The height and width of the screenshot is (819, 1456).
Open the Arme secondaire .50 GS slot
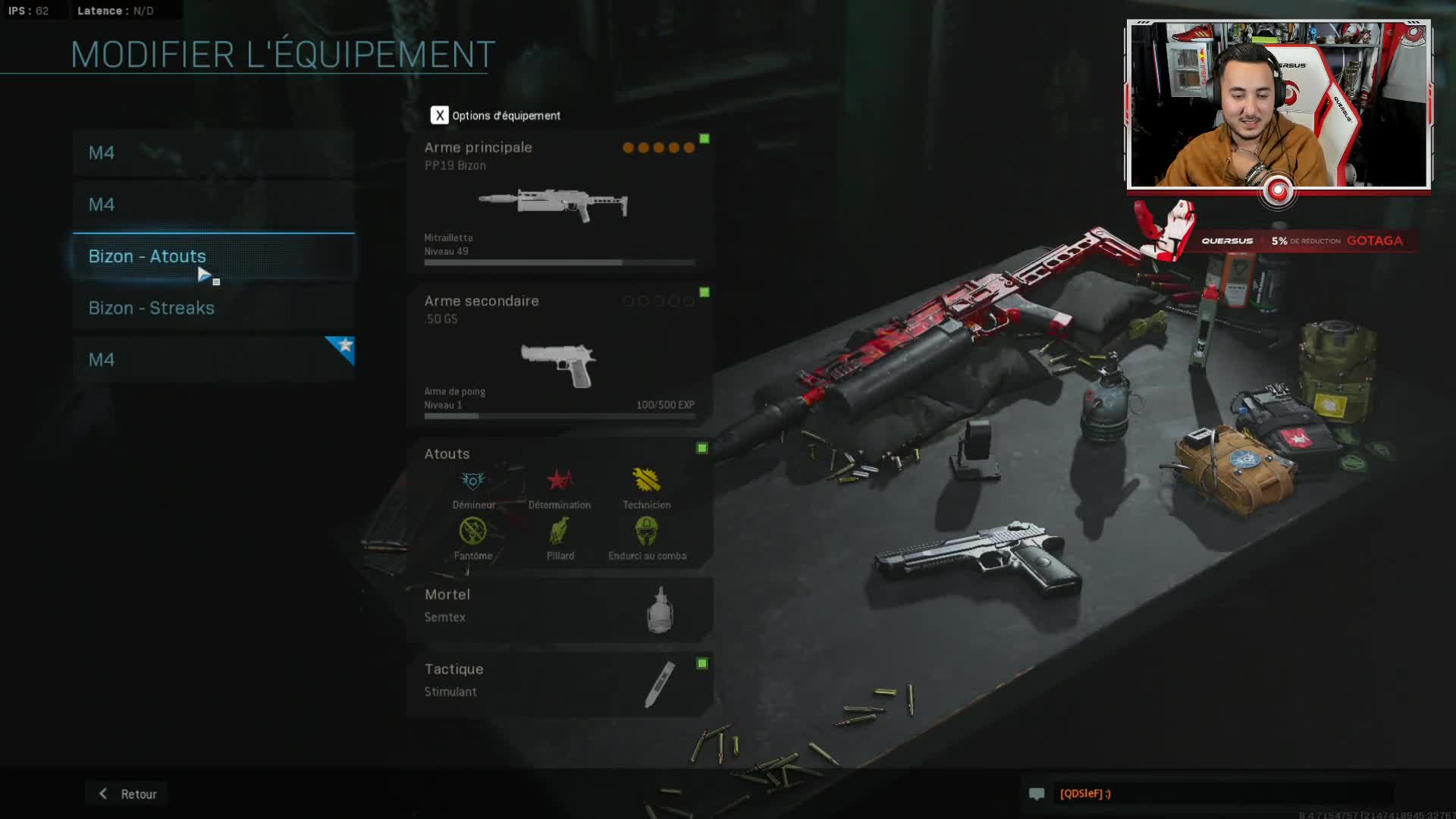point(560,355)
